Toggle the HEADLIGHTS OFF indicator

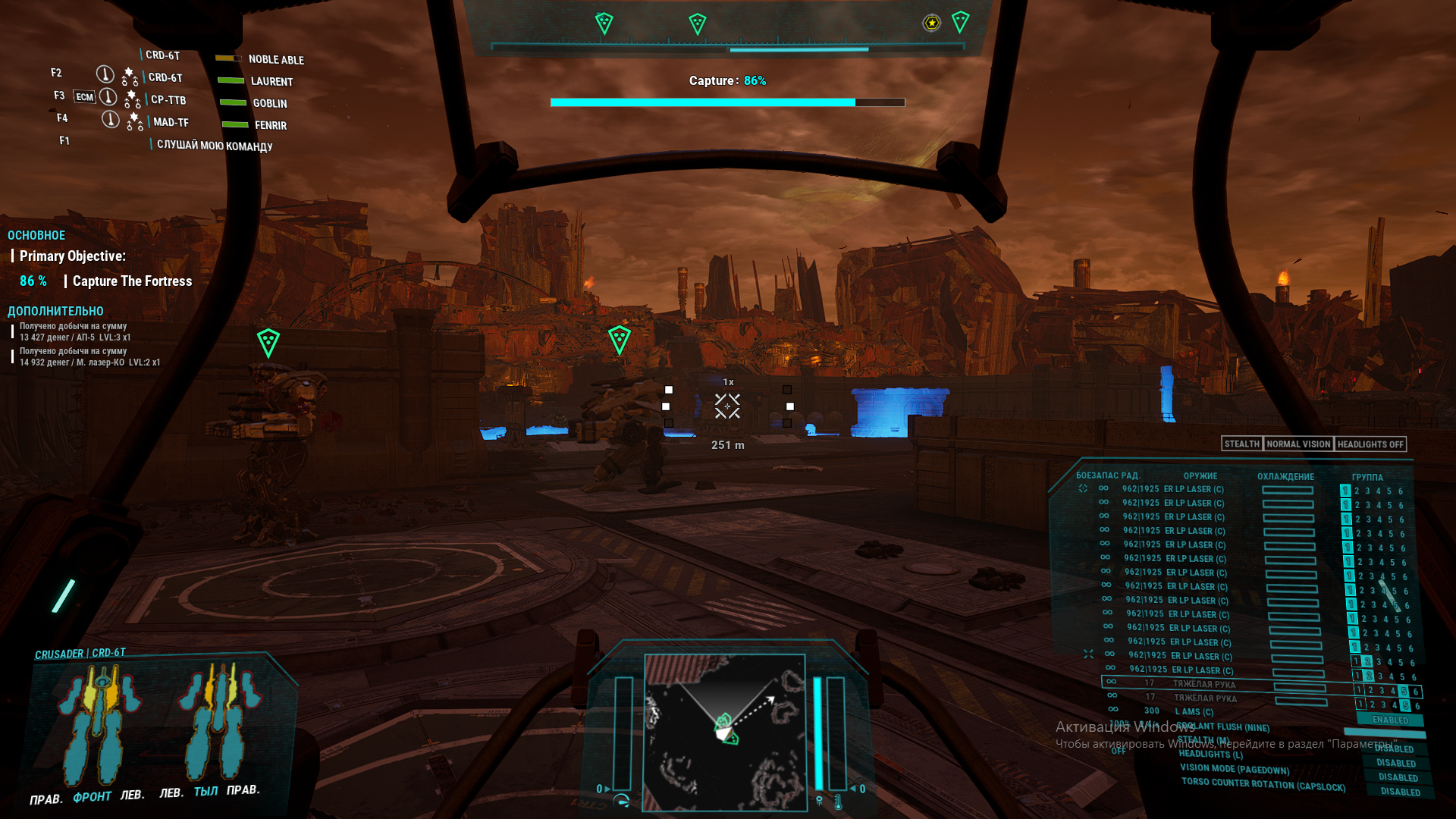pyautogui.click(x=1370, y=444)
